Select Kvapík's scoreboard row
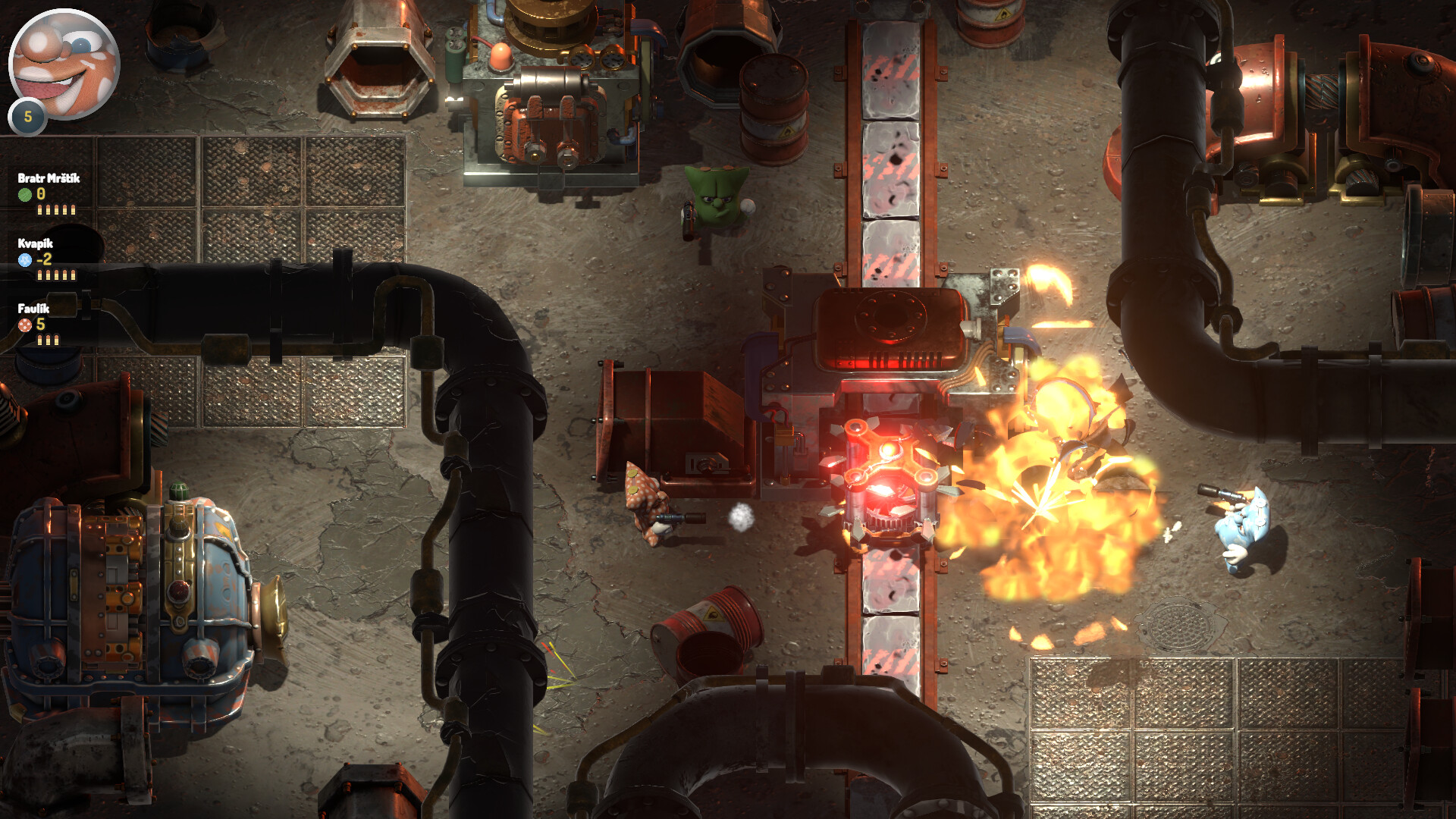 tap(44, 258)
